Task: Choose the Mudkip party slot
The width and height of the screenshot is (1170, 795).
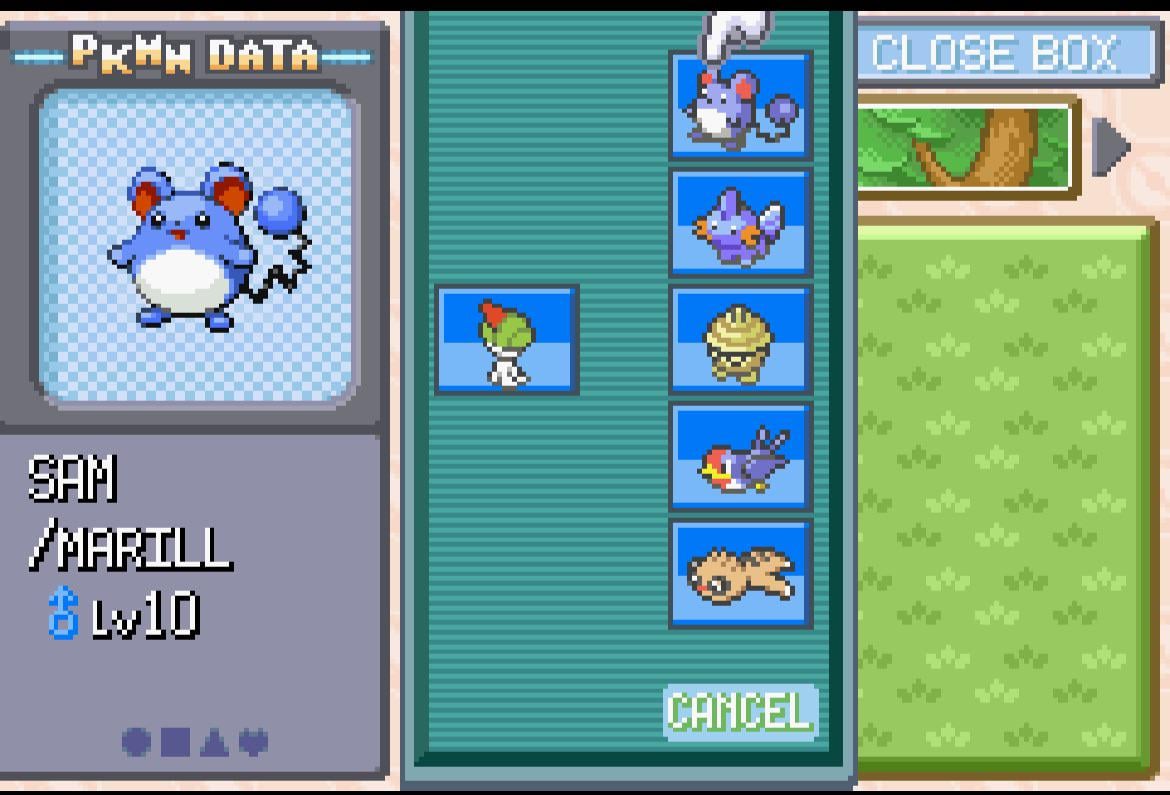Action: [740, 222]
